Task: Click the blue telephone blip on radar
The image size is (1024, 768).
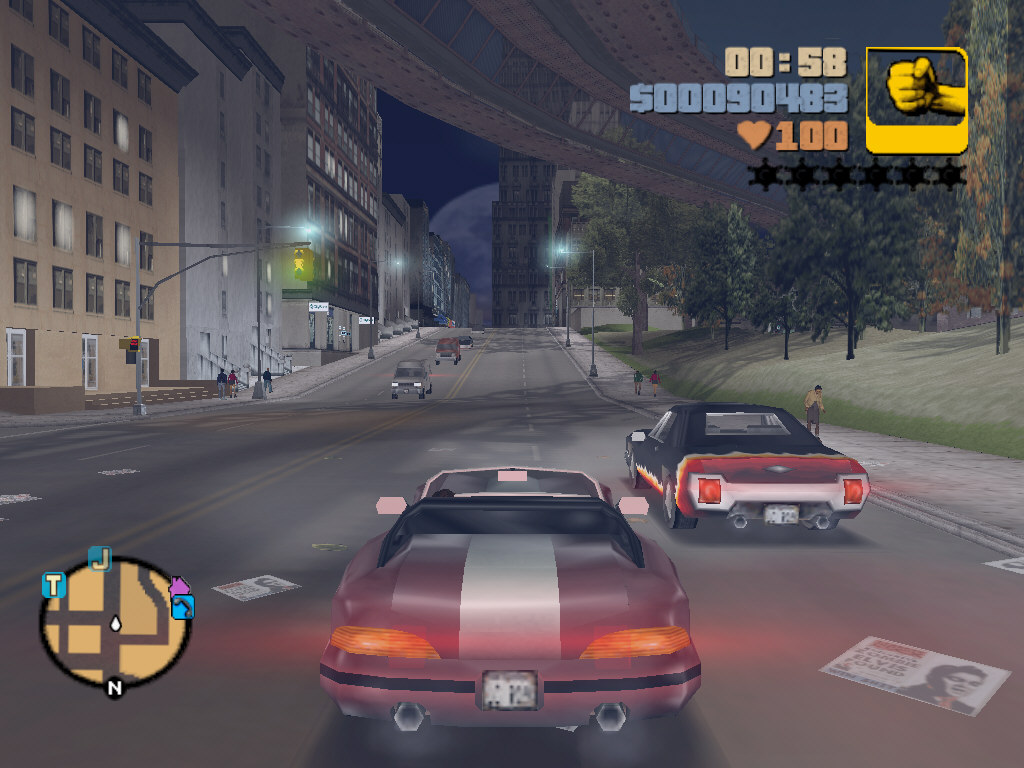Action: click(x=183, y=607)
